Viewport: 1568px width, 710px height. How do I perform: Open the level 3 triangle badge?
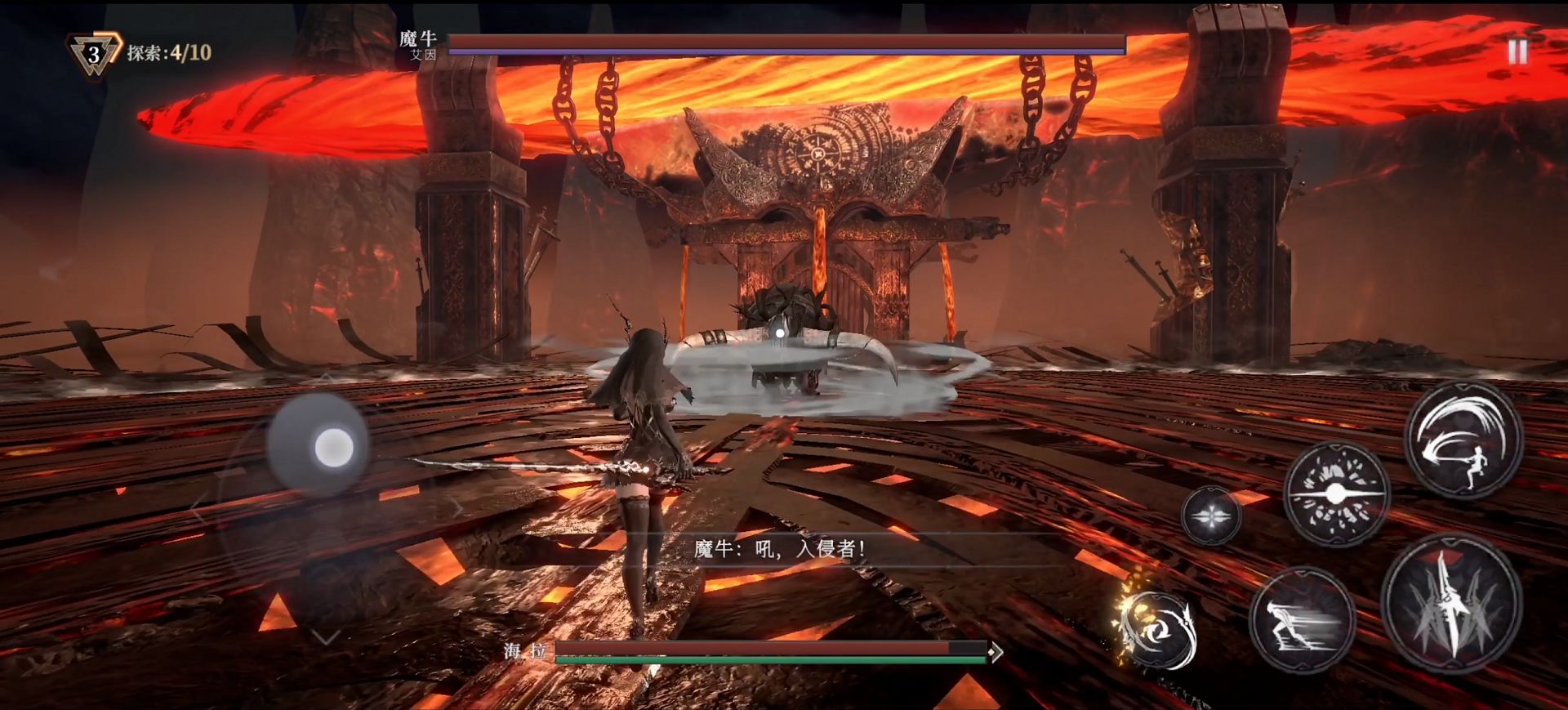(94, 55)
